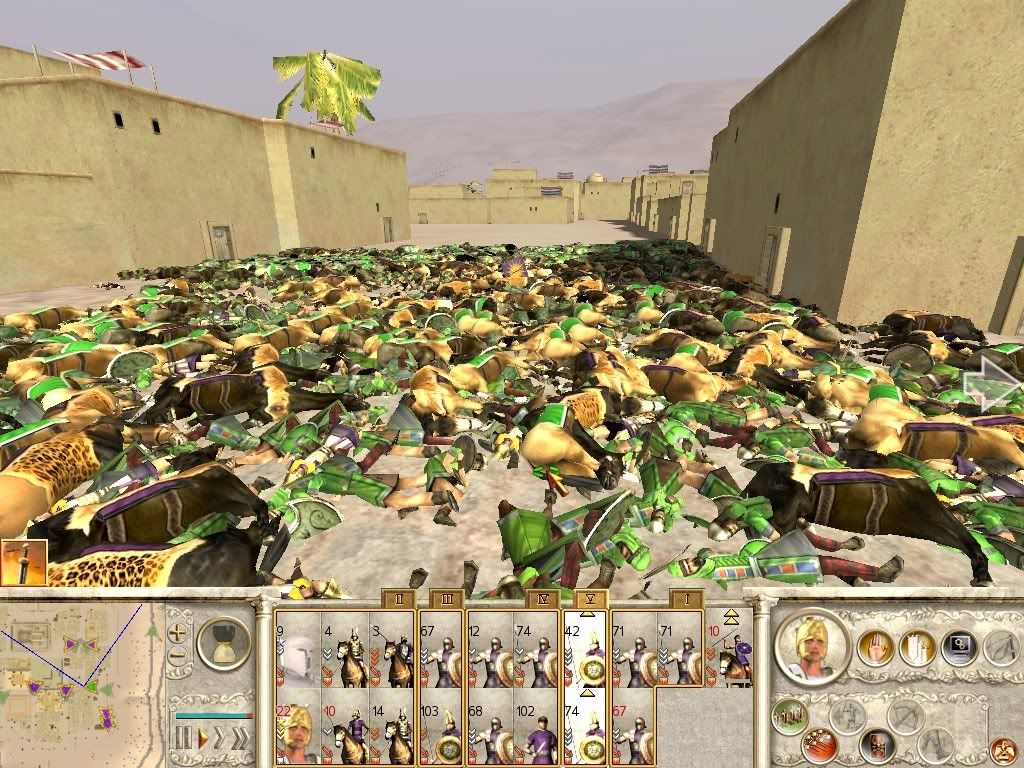
Task: Select group tab IV
Action: tap(540, 599)
